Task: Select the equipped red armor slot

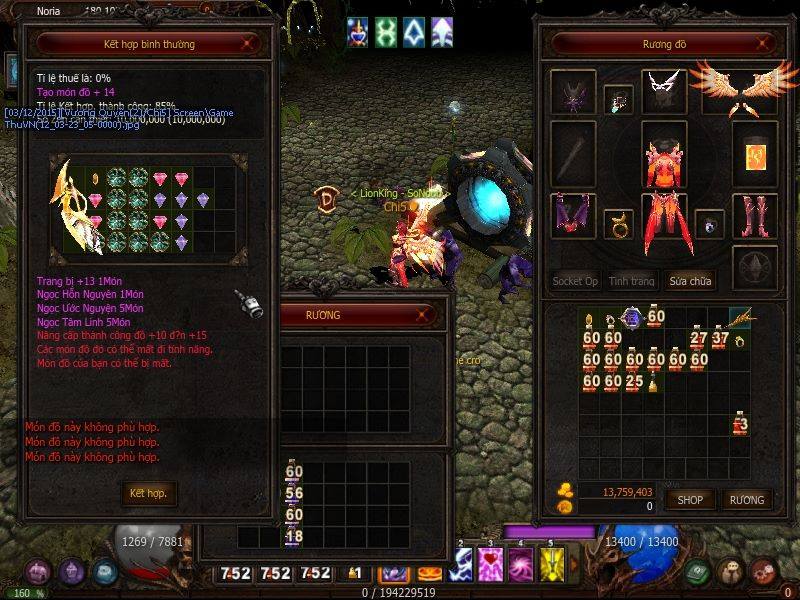Action: click(x=664, y=158)
